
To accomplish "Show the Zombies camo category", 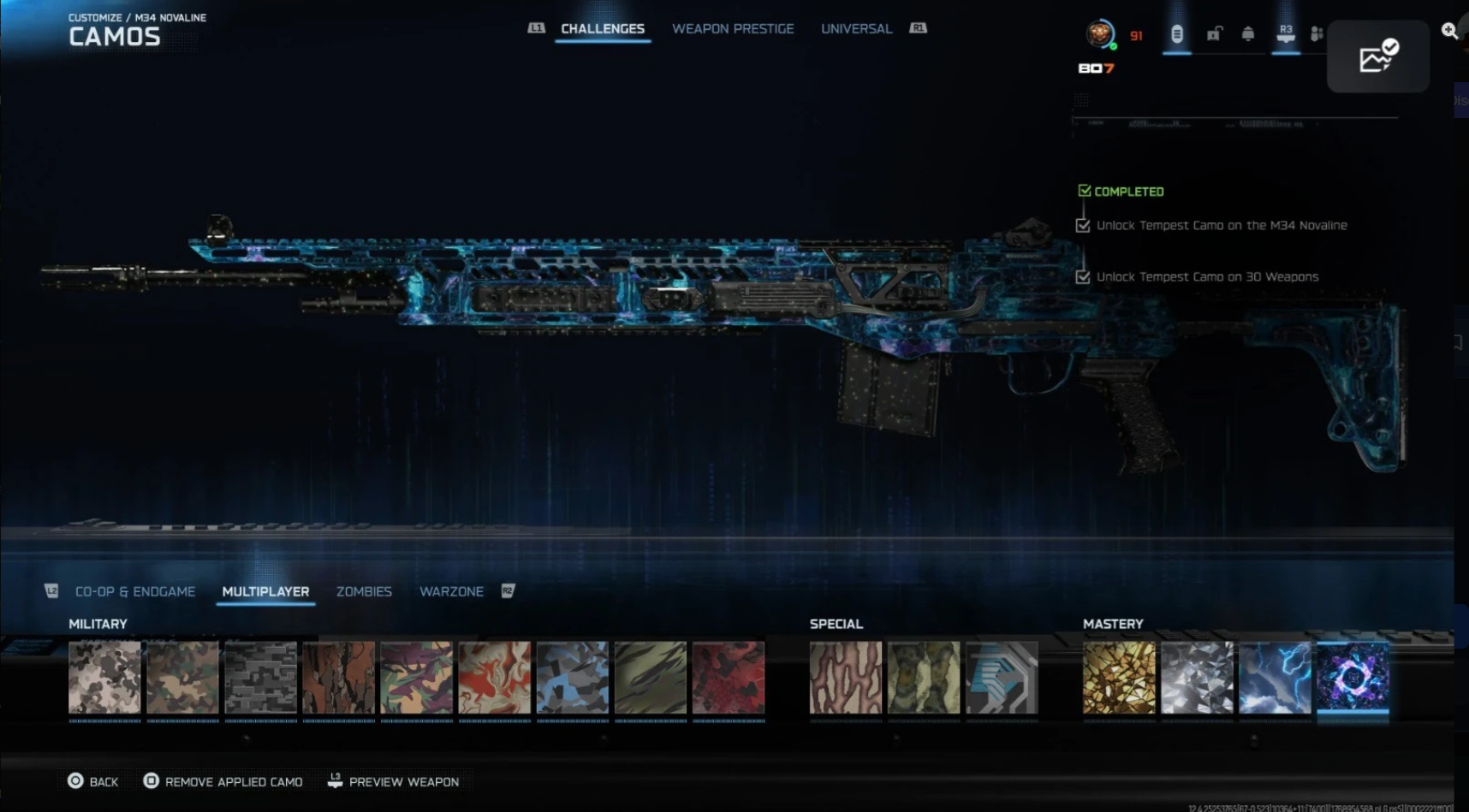I will tap(364, 591).
